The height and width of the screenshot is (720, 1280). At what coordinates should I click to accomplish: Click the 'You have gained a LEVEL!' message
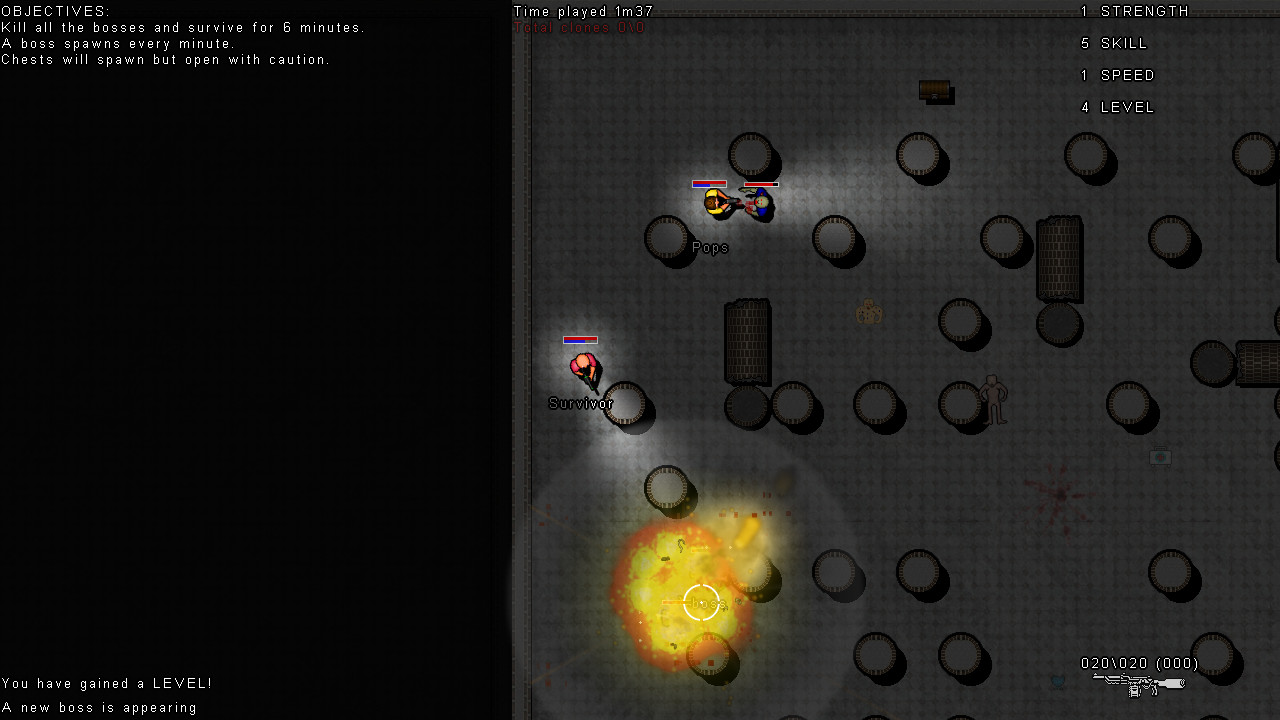coord(106,683)
